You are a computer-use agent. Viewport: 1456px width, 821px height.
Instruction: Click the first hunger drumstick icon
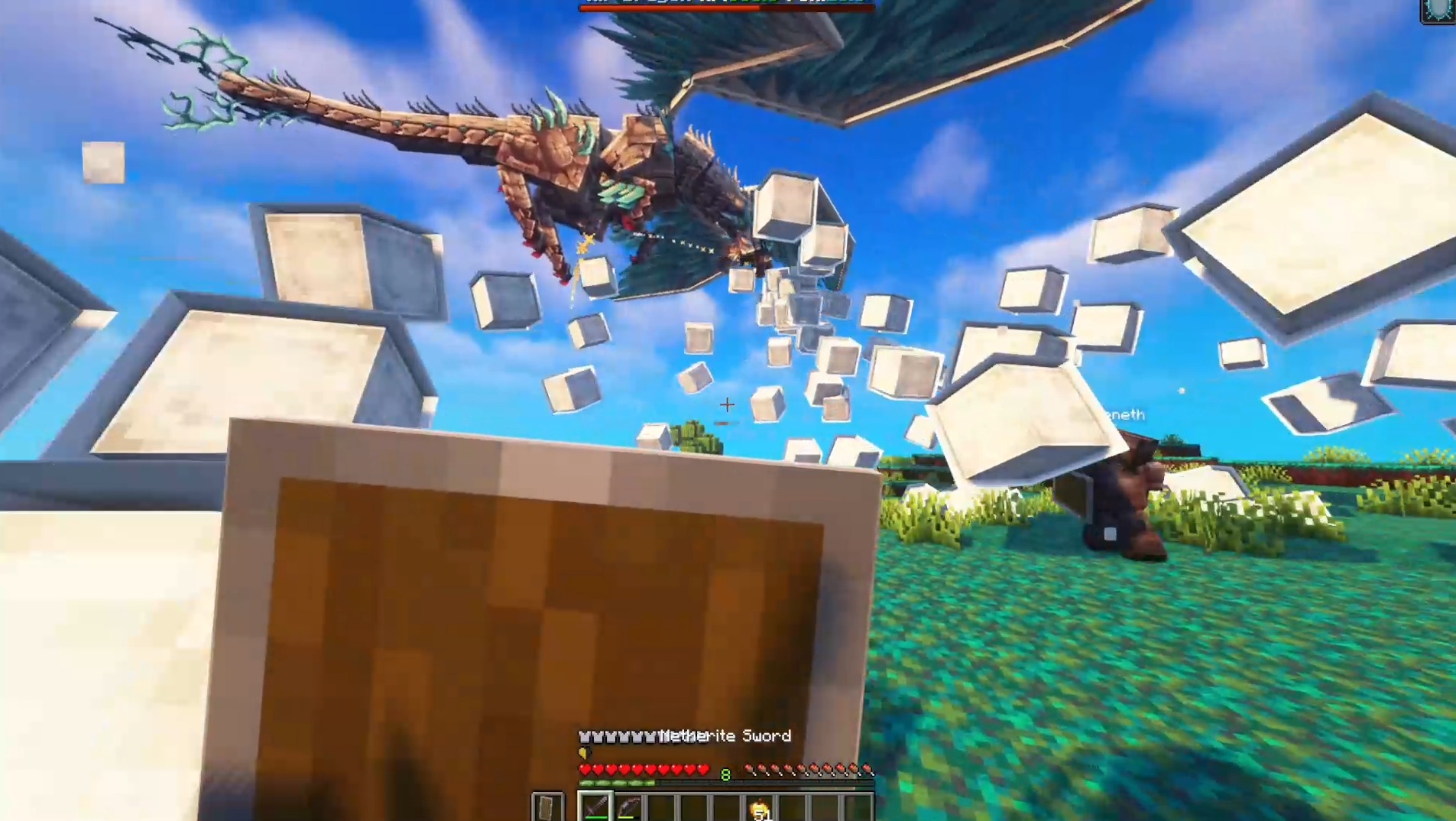point(751,770)
